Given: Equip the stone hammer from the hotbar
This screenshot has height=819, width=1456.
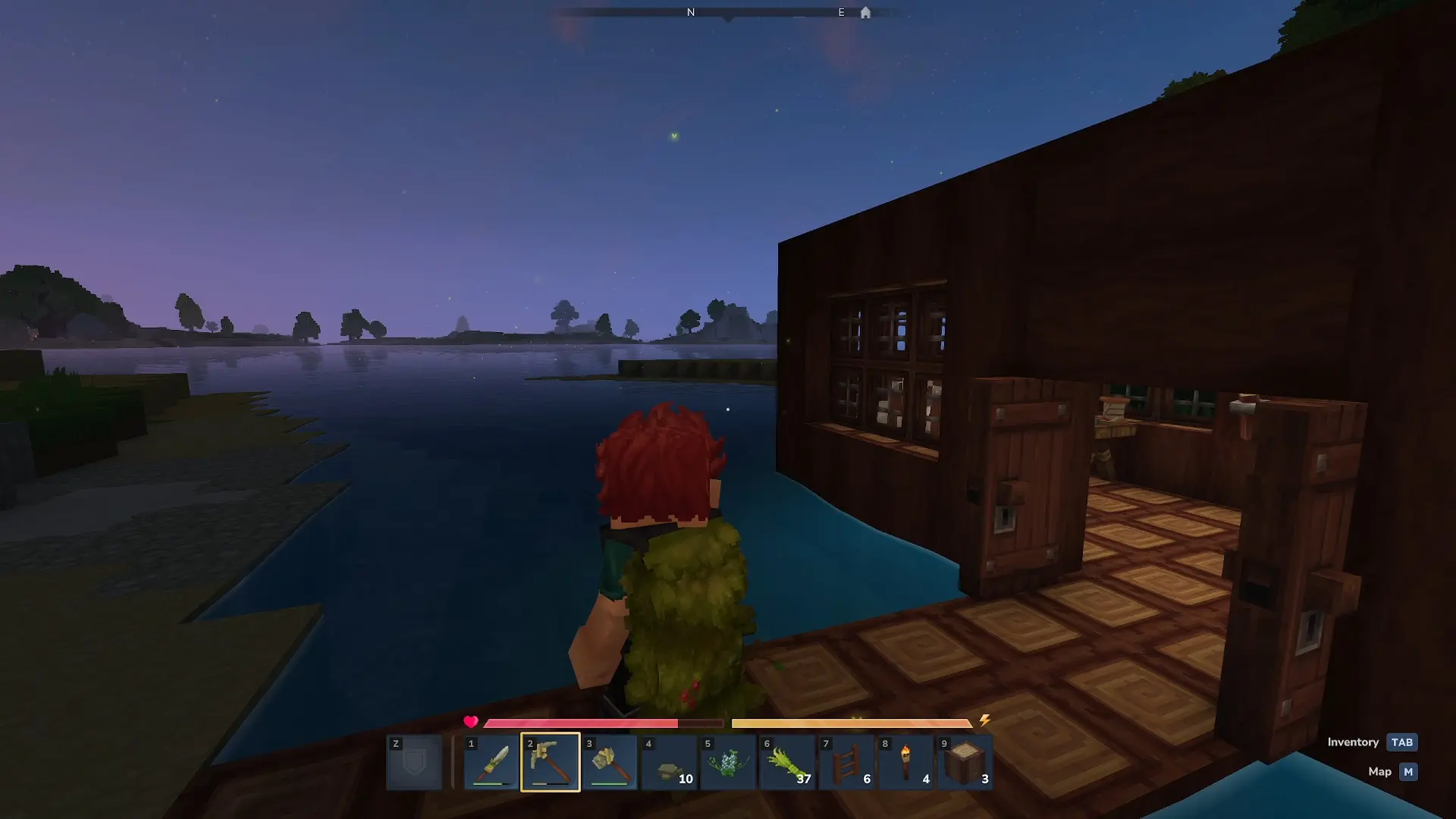Looking at the screenshot, I should click(x=610, y=762).
